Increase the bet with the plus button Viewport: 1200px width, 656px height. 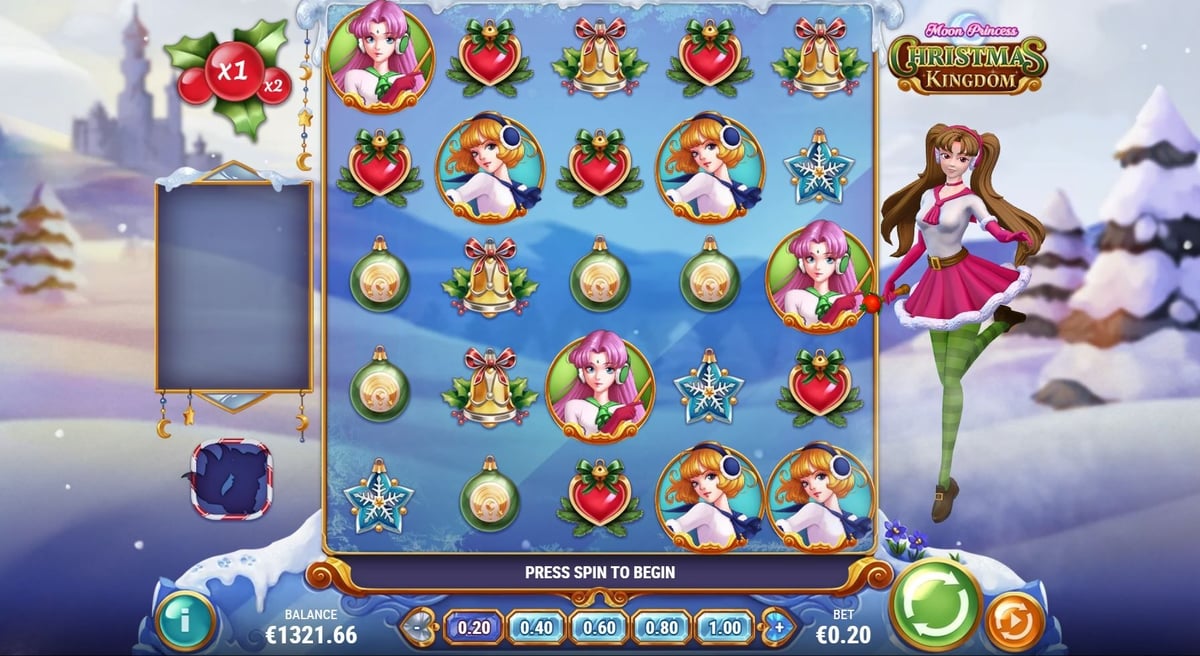[x=778, y=627]
